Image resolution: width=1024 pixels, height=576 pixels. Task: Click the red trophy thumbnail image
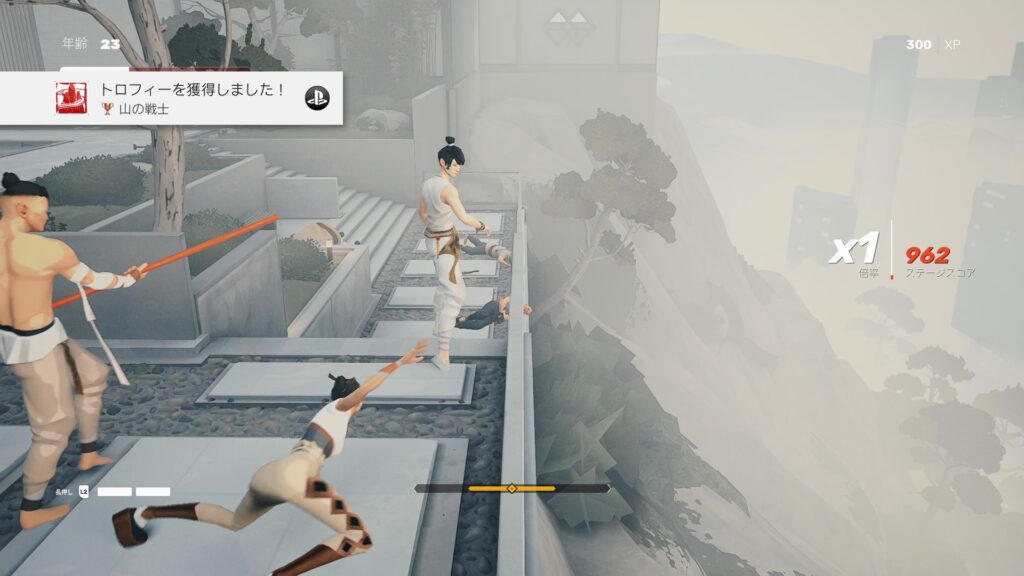click(71, 98)
